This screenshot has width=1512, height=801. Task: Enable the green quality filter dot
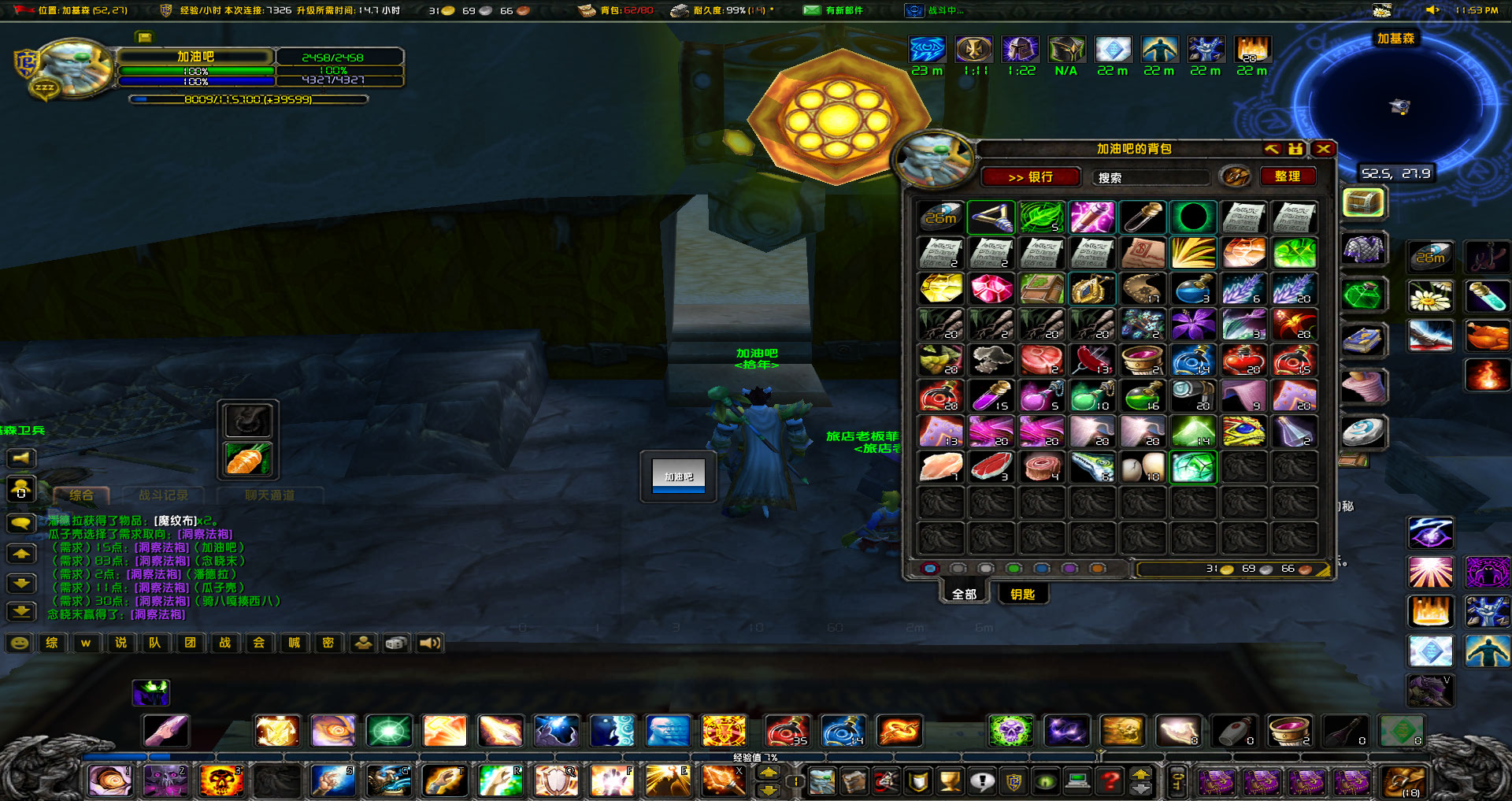tap(1014, 568)
